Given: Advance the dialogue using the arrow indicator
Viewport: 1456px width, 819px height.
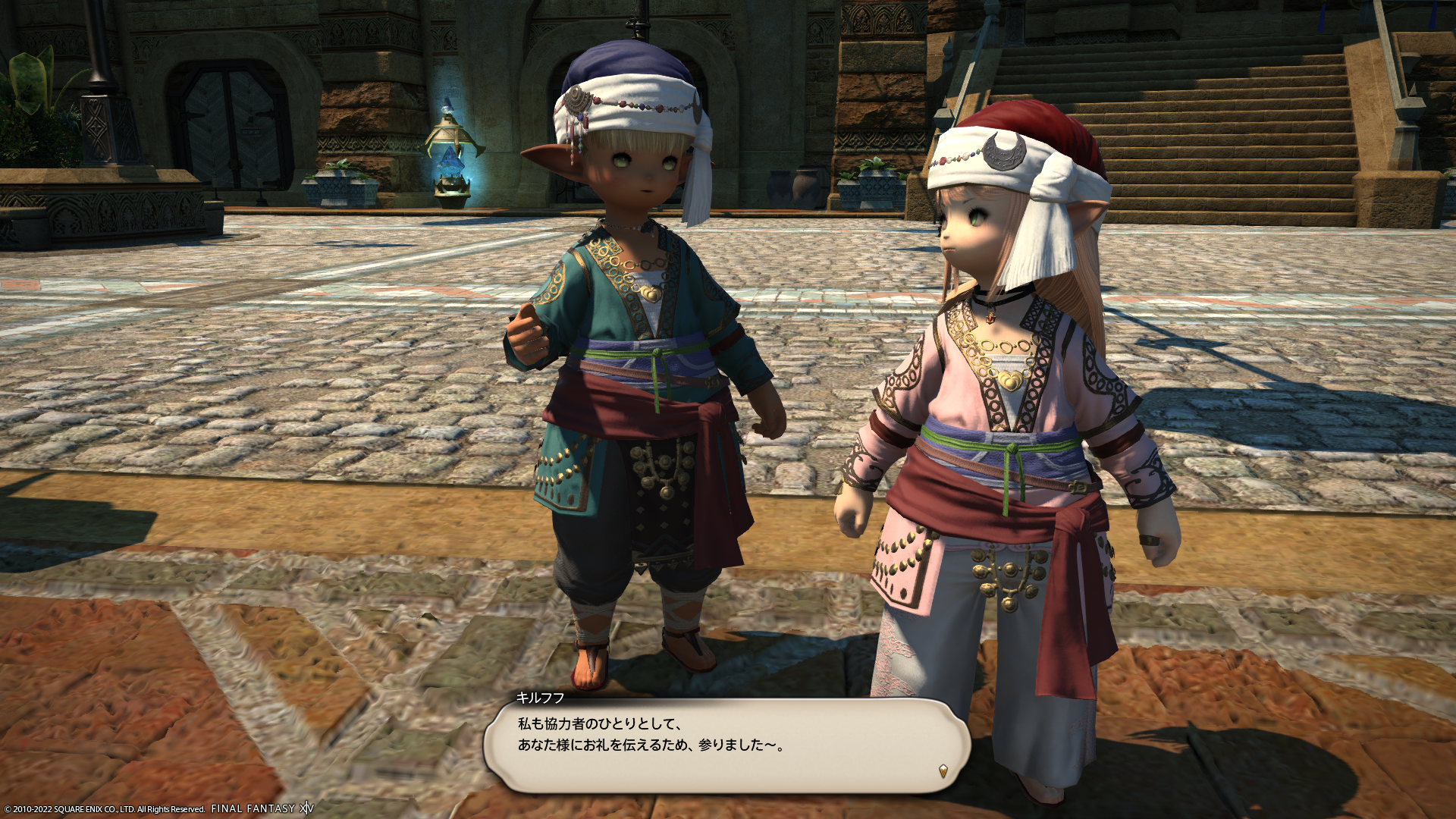Looking at the screenshot, I should click(x=943, y=771).
